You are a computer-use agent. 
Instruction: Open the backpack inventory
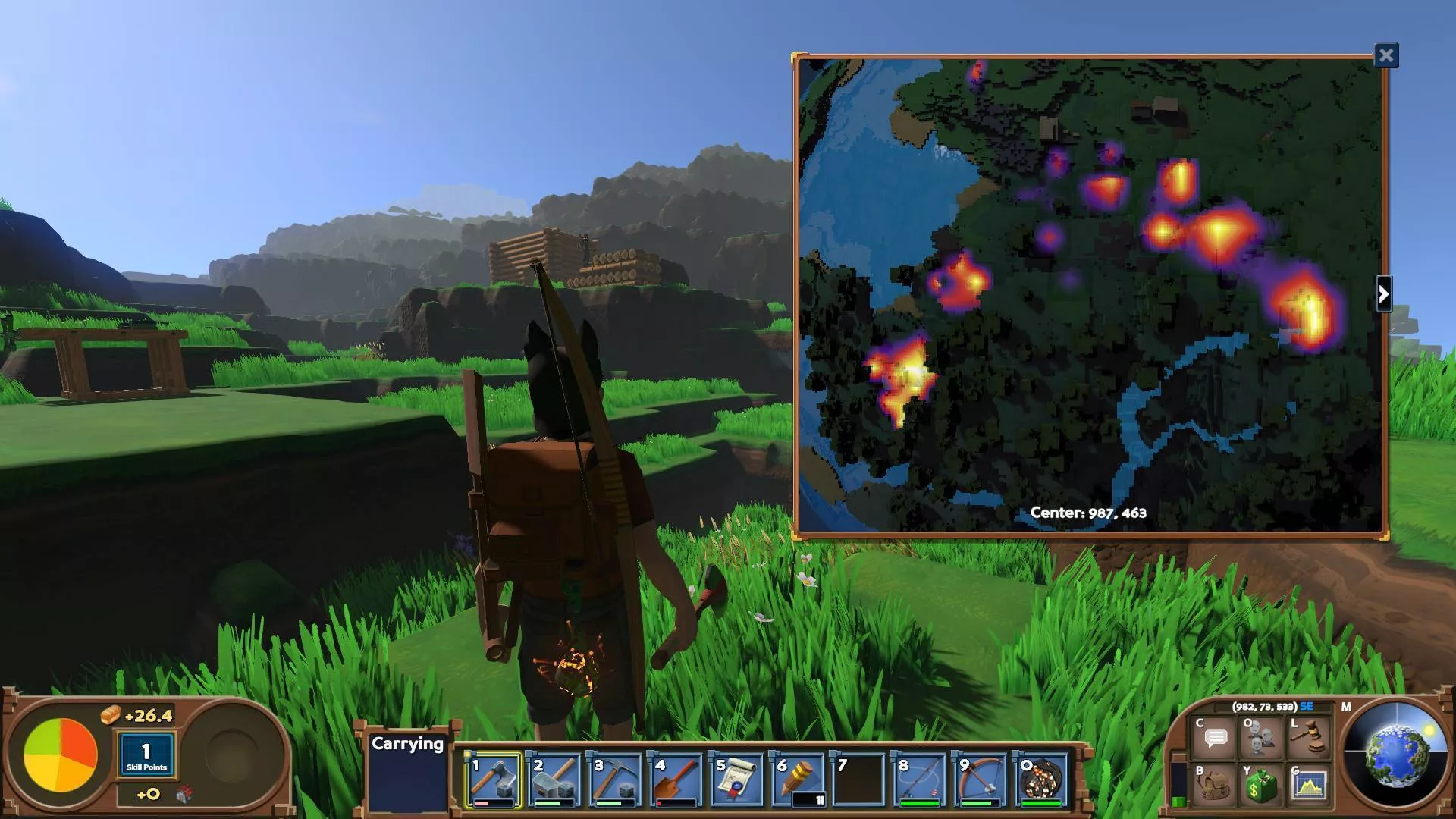pyautogui.click(x=1216, y=786)
